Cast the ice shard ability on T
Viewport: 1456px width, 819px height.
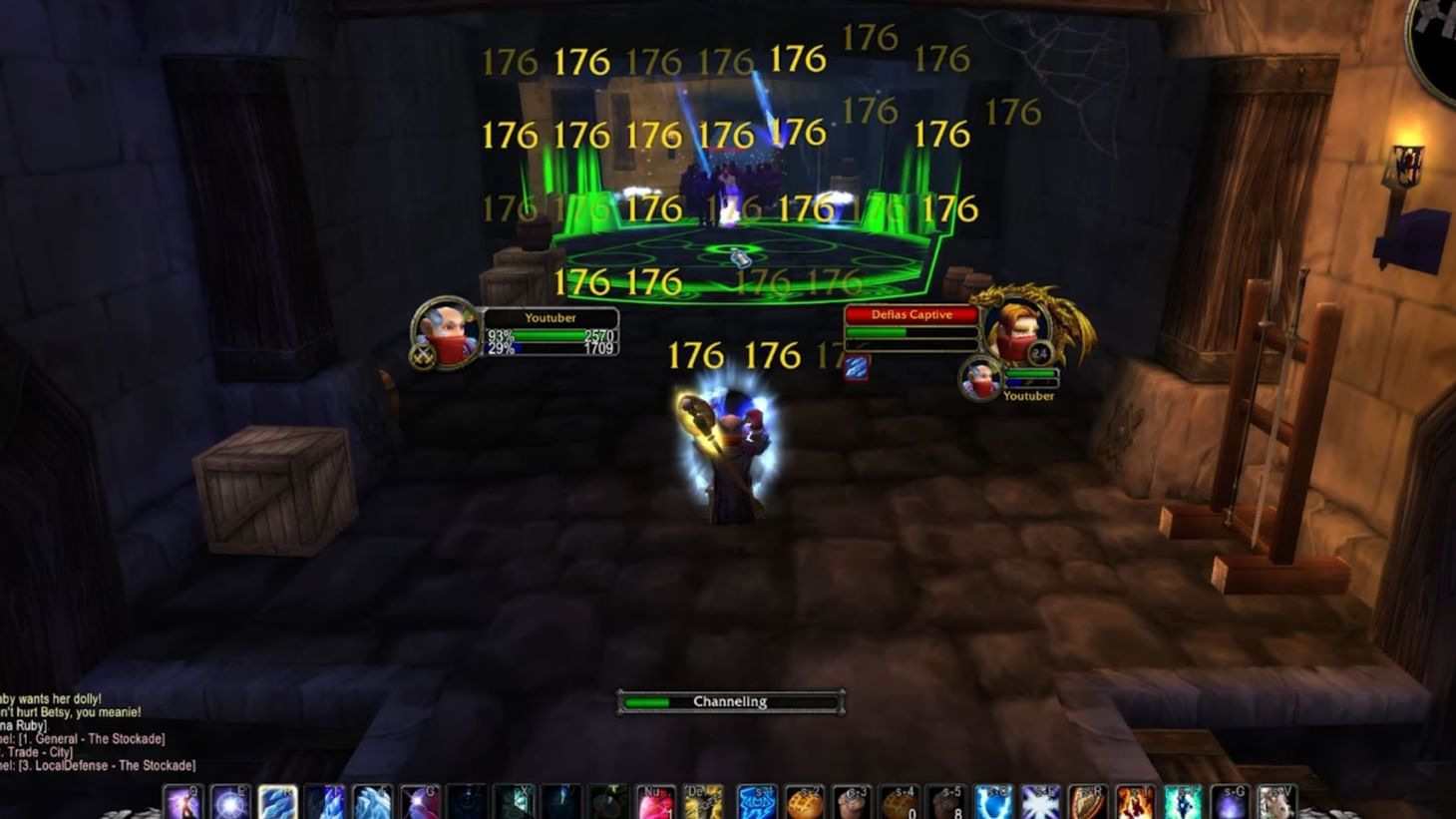[x=323, y=803]
